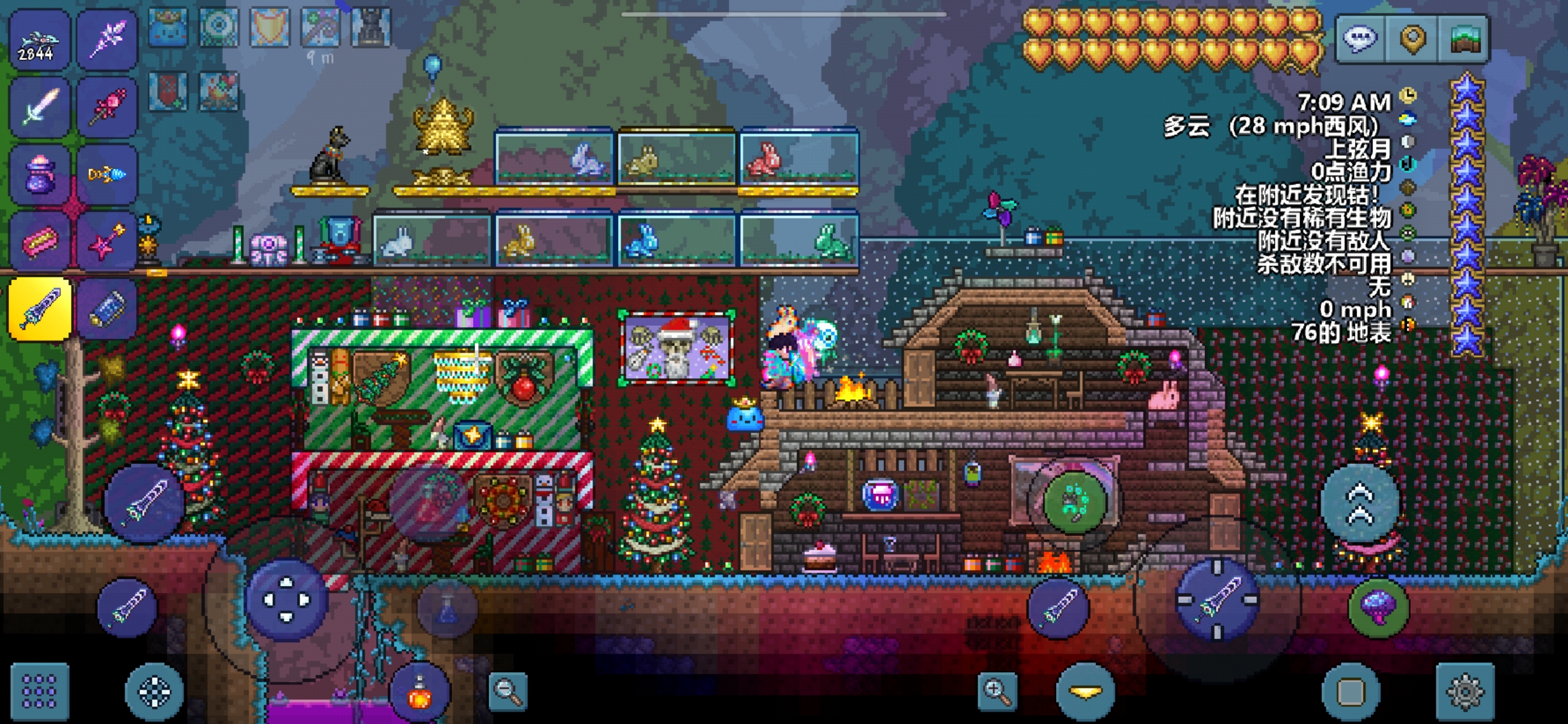This screenshot has width=1568, height=724.
Task: Click the King Slime pet buff icon
Action: click(x=168, y=27)
